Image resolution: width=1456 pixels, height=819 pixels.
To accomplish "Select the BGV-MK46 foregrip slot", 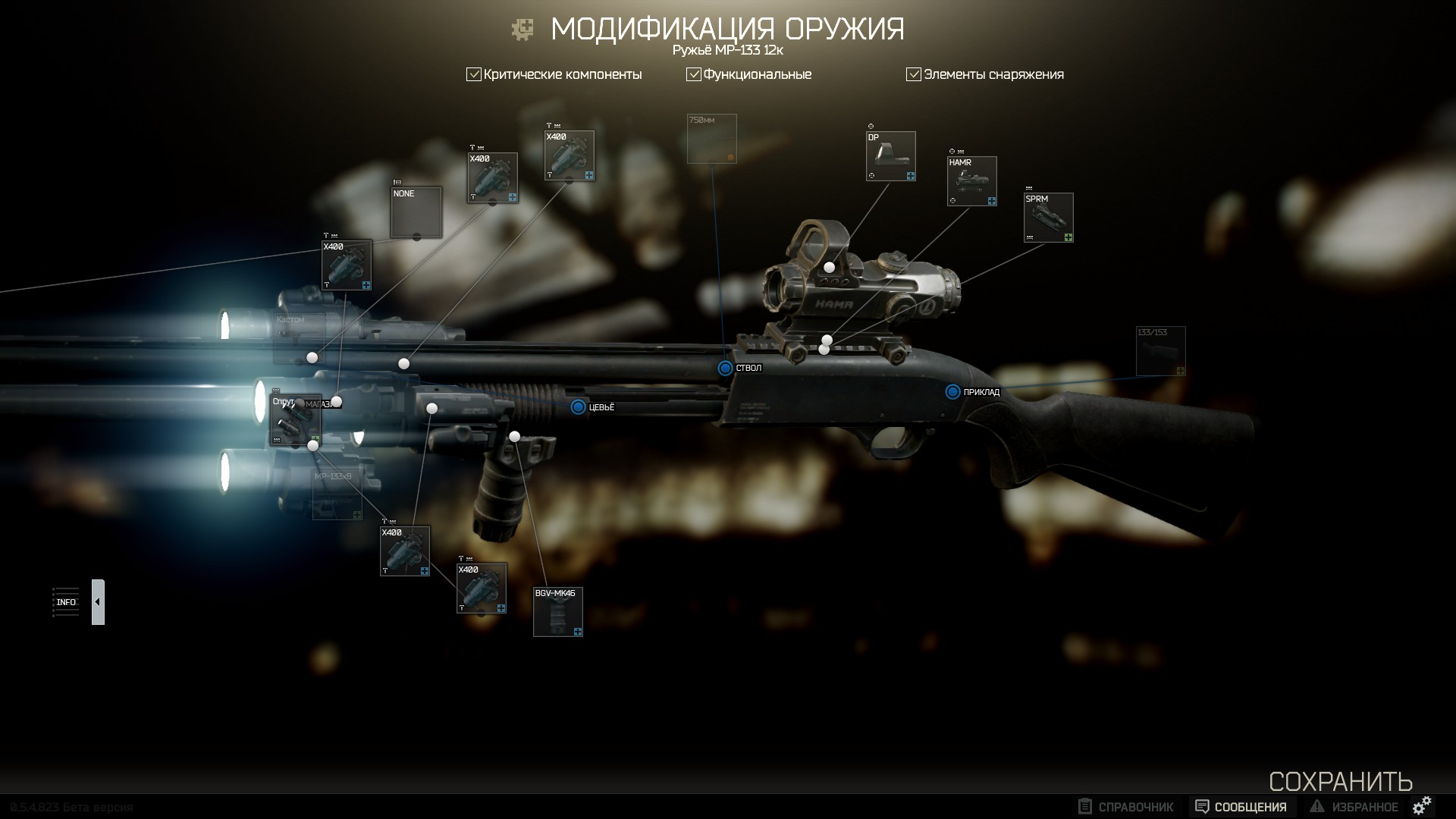I will tap(558, 612).
